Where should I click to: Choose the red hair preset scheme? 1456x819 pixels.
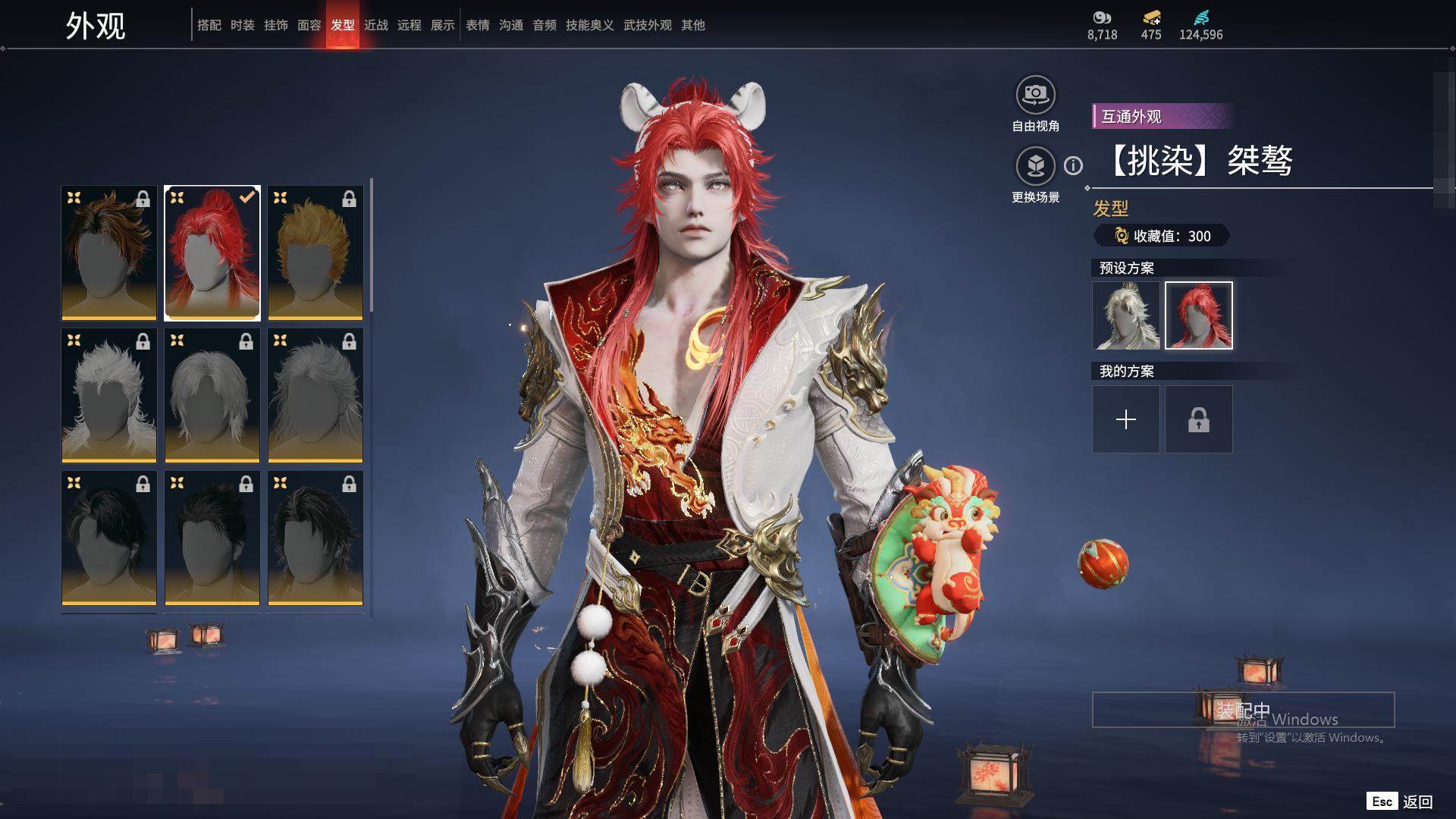[x=1199, y=315]
